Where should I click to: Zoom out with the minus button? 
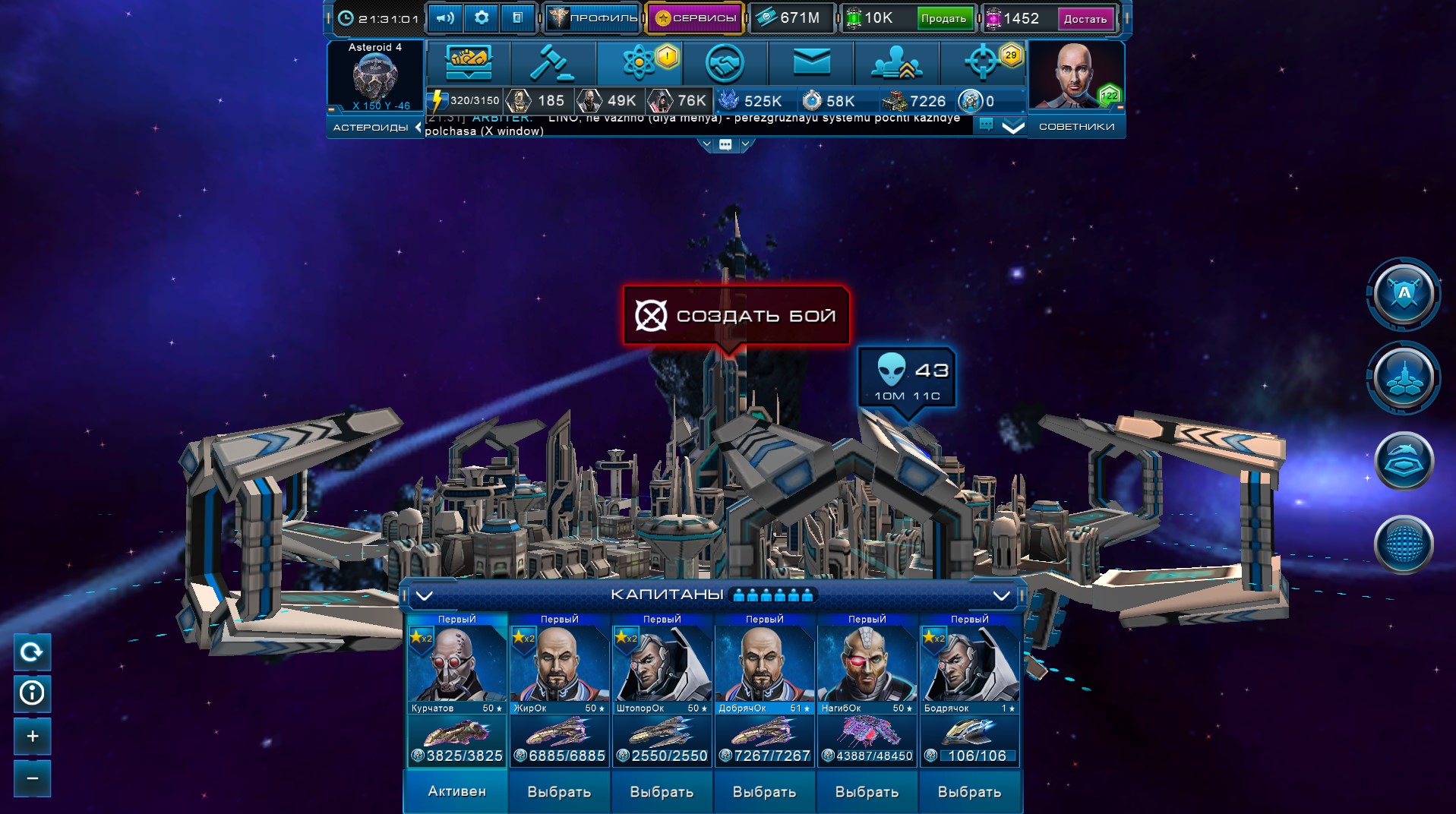click(32, 778)
